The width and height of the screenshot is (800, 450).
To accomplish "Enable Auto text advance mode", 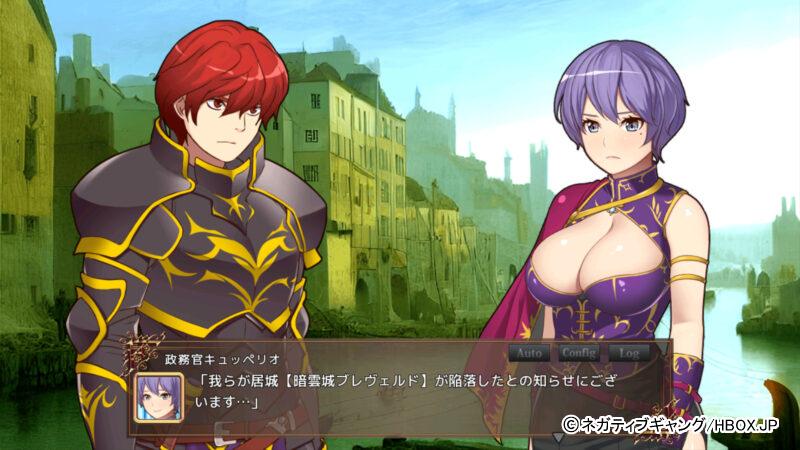I will (x=529, y=353).
